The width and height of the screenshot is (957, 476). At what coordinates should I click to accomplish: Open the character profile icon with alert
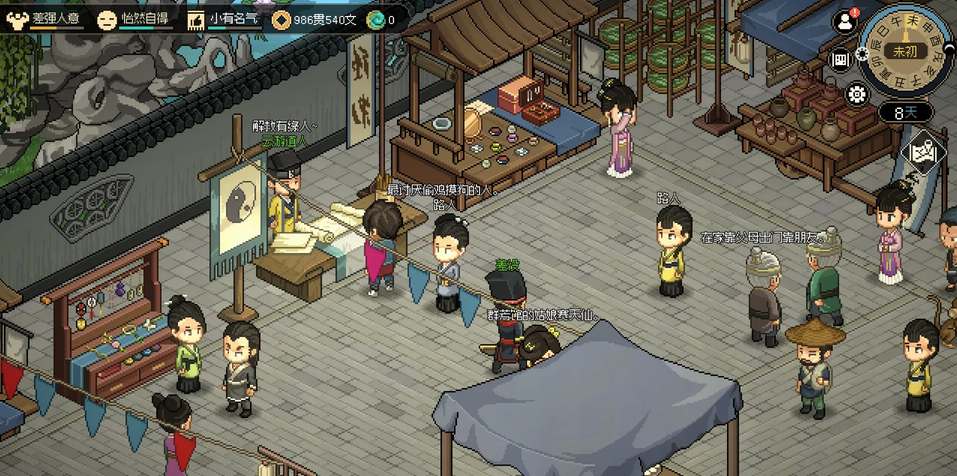pos(847,21)
